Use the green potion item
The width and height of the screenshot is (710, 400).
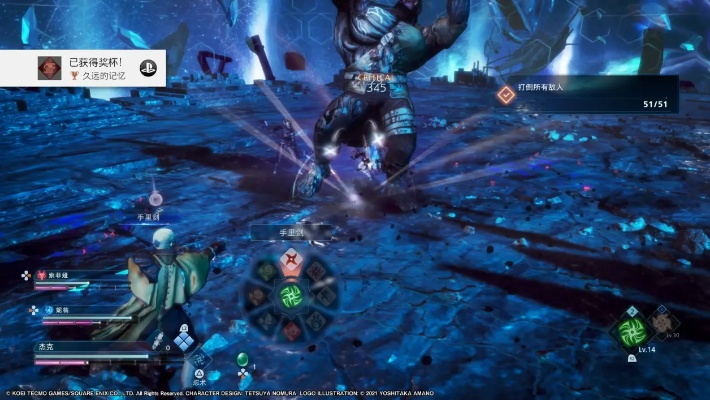coord(242,360)
